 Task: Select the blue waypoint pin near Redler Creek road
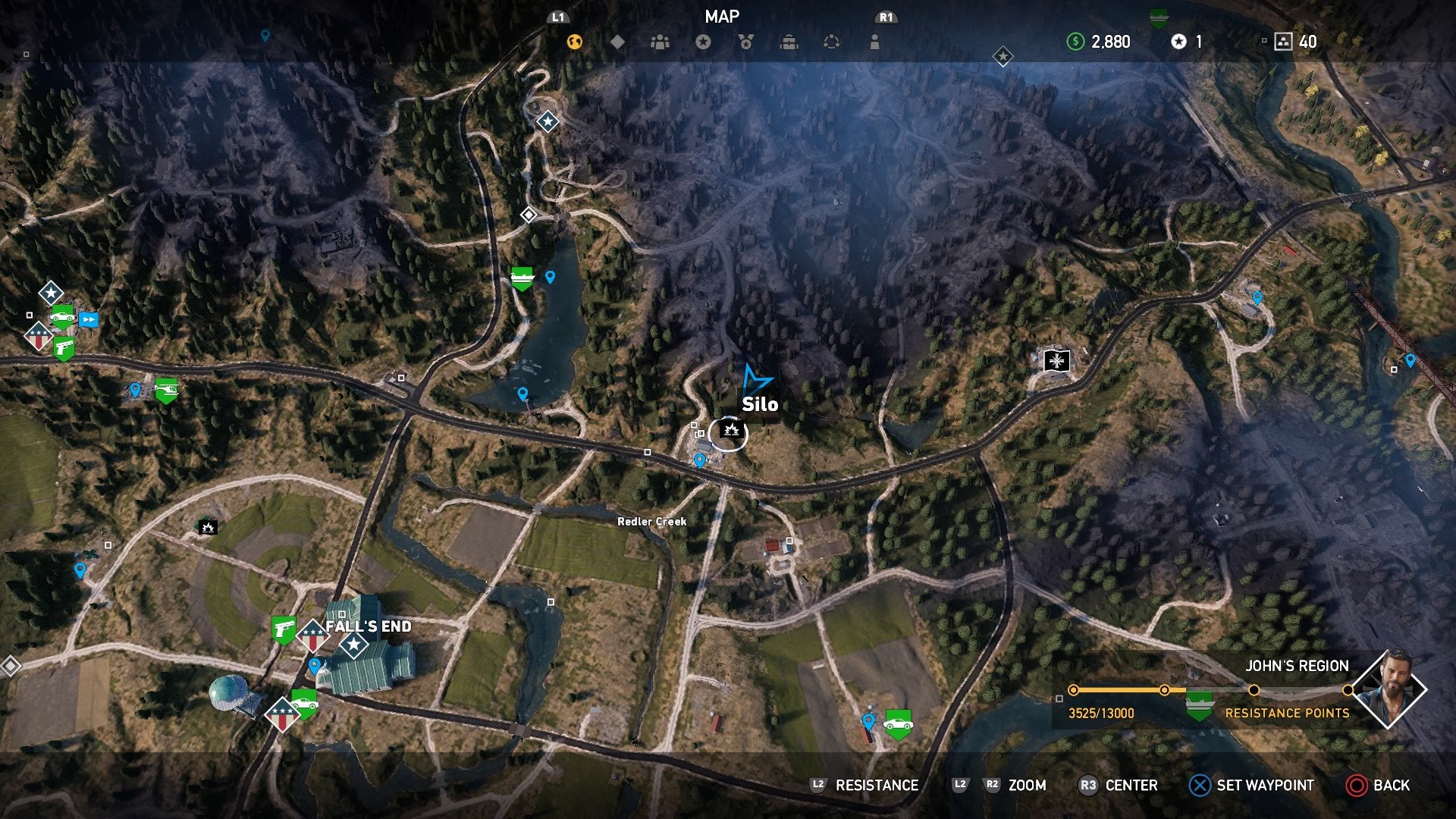click(700, 459)
